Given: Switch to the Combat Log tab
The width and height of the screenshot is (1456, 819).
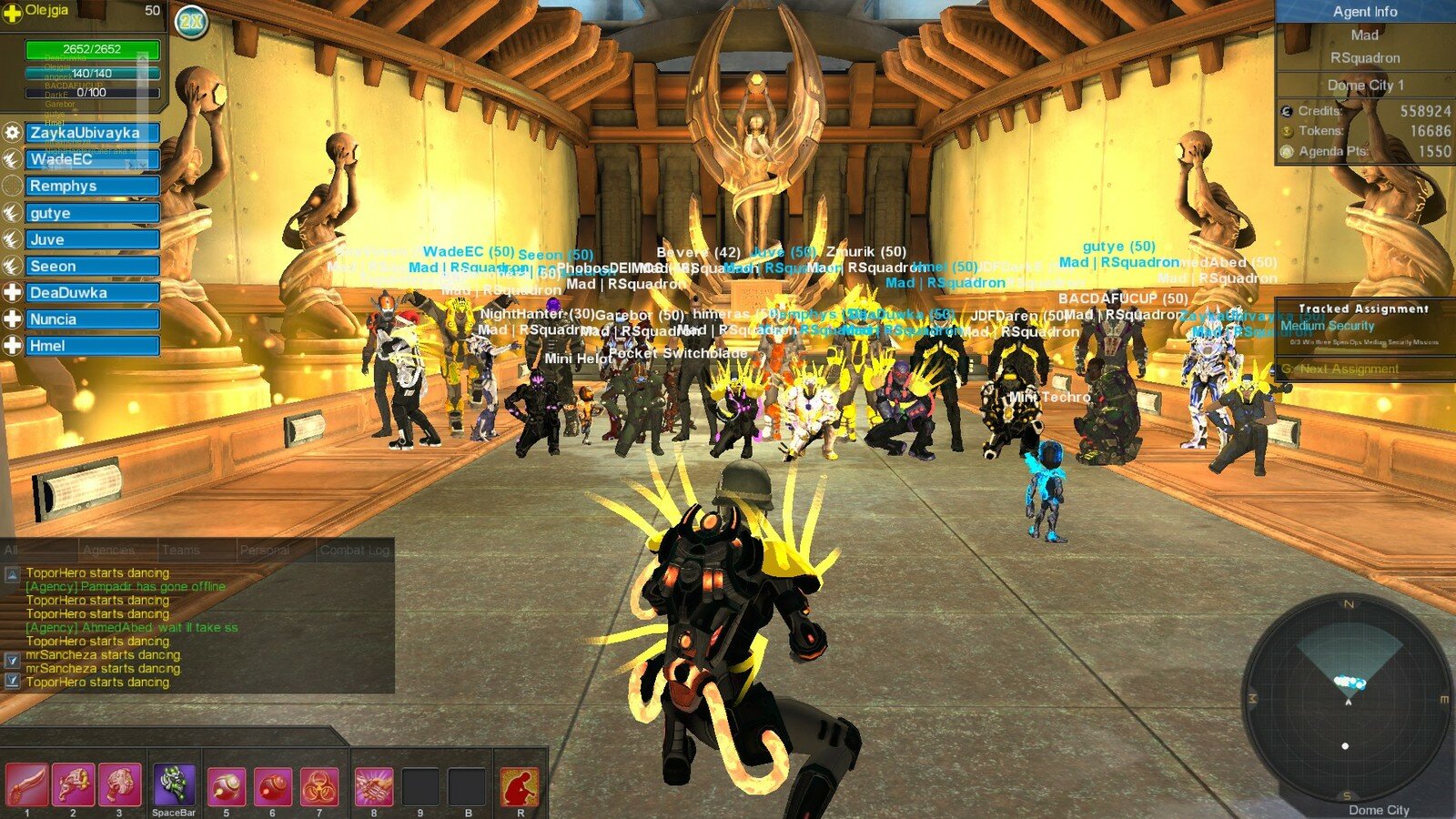Looking at the screenshot, I should click(x=355, y=550).
